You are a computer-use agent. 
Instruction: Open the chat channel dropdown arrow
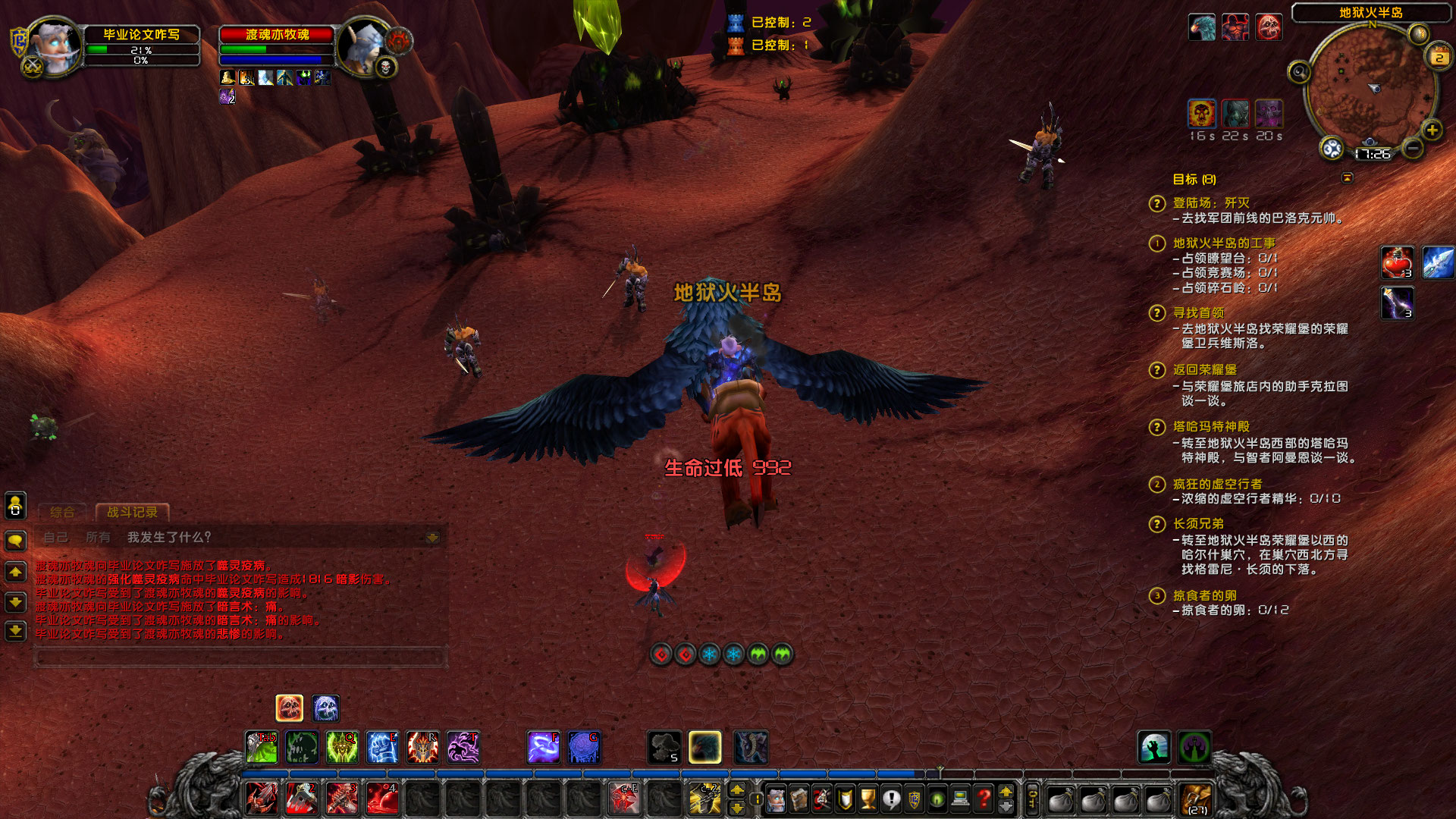click(432, 538)
